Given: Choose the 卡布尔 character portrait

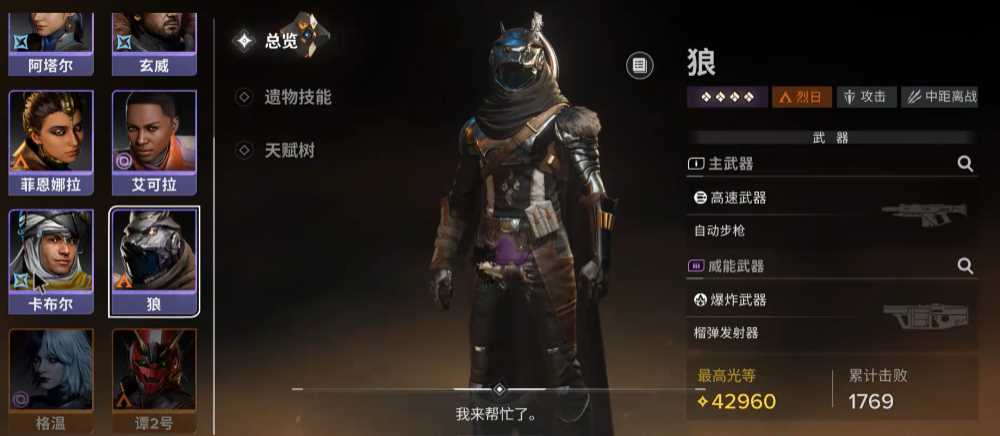Looking at the screenshot, I should (x=51, y=260).
